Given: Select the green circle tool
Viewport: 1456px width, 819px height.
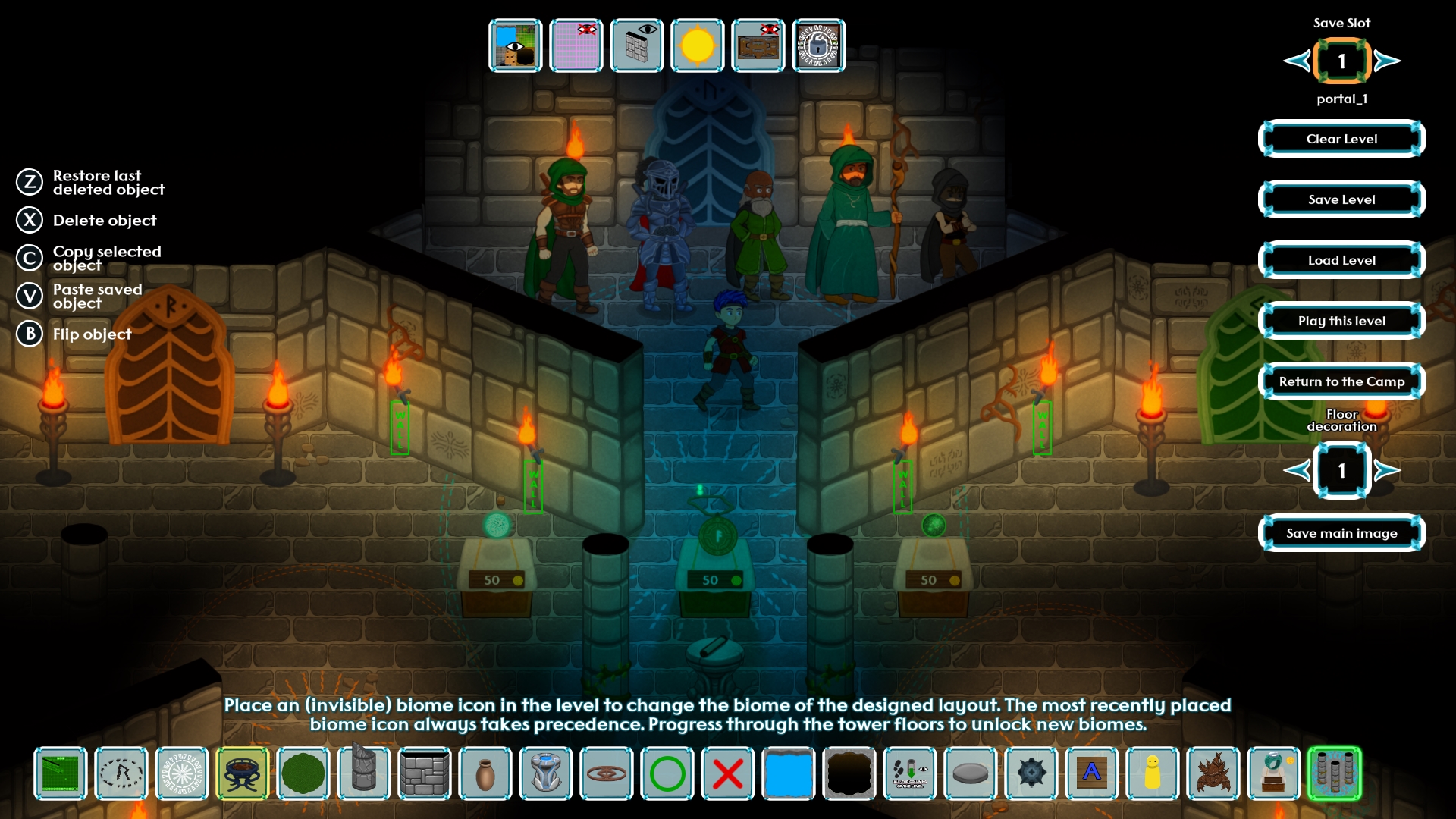Looking at the screenshot, I should 667,773.
